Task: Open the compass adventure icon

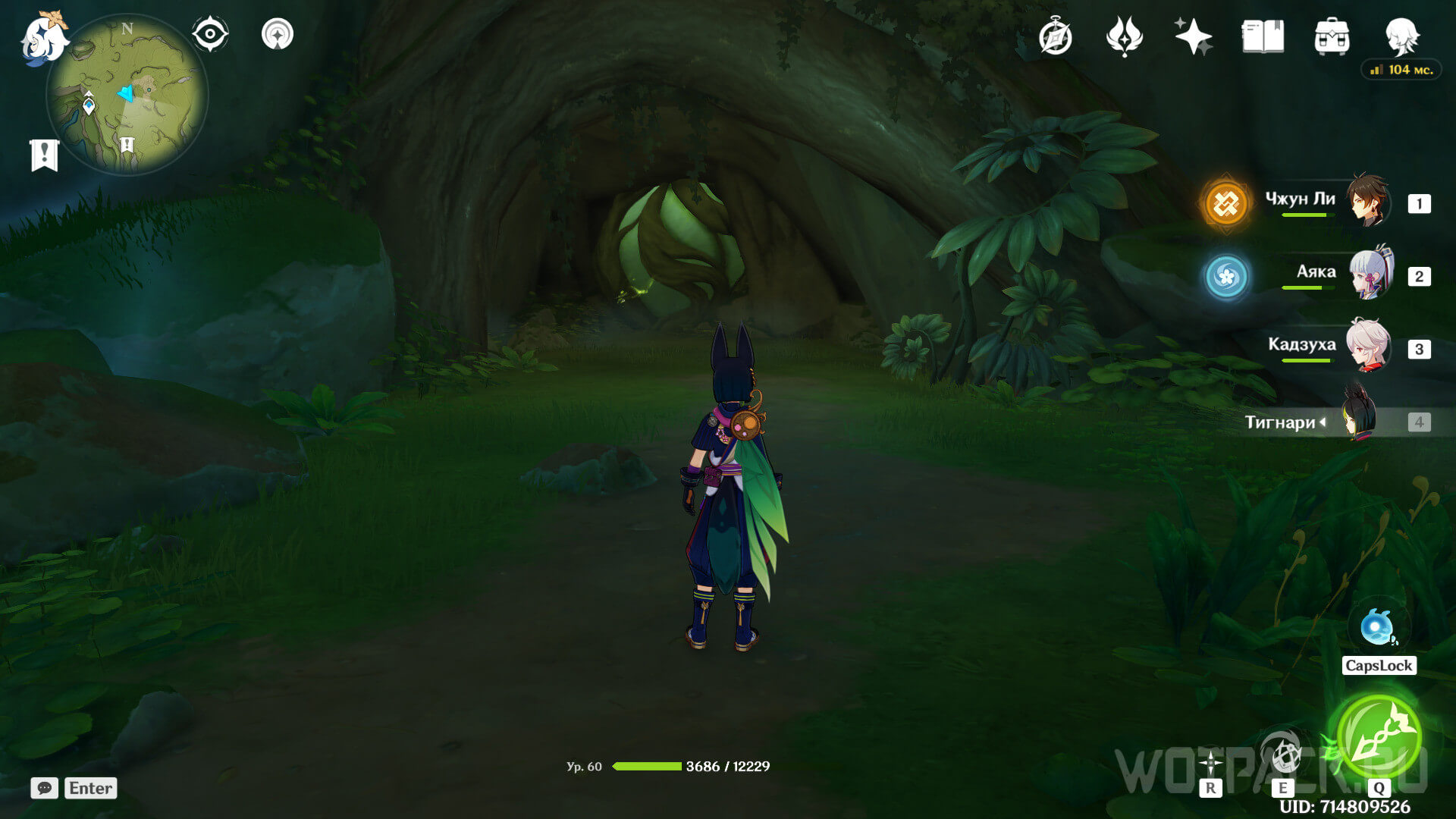Action: coord(1055,37)
